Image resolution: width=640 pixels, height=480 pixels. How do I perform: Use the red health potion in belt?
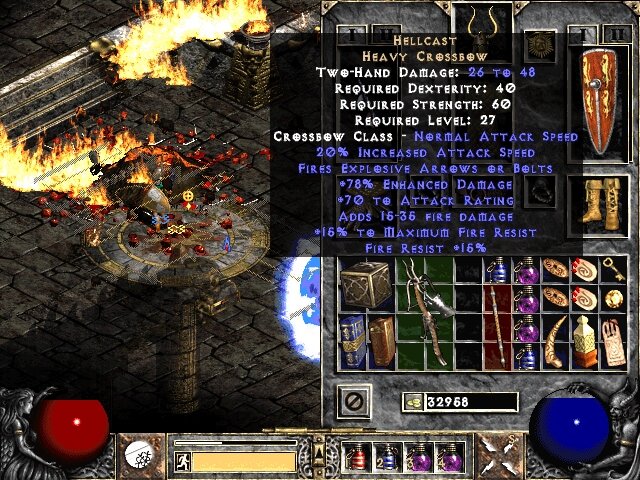[357, 457]
